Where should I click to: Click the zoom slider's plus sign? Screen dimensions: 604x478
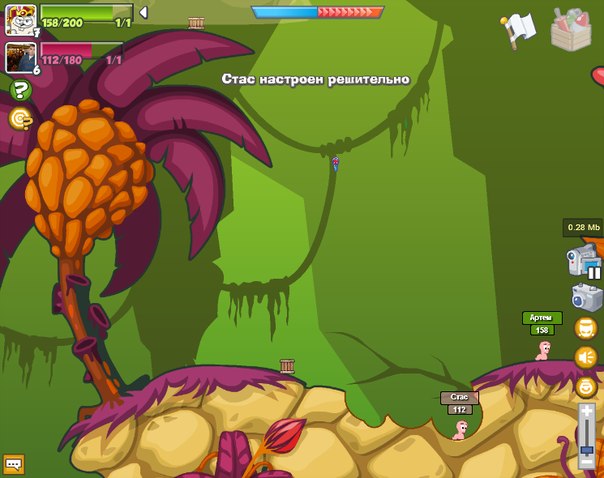pyautogui.click(x=586, y=410)
